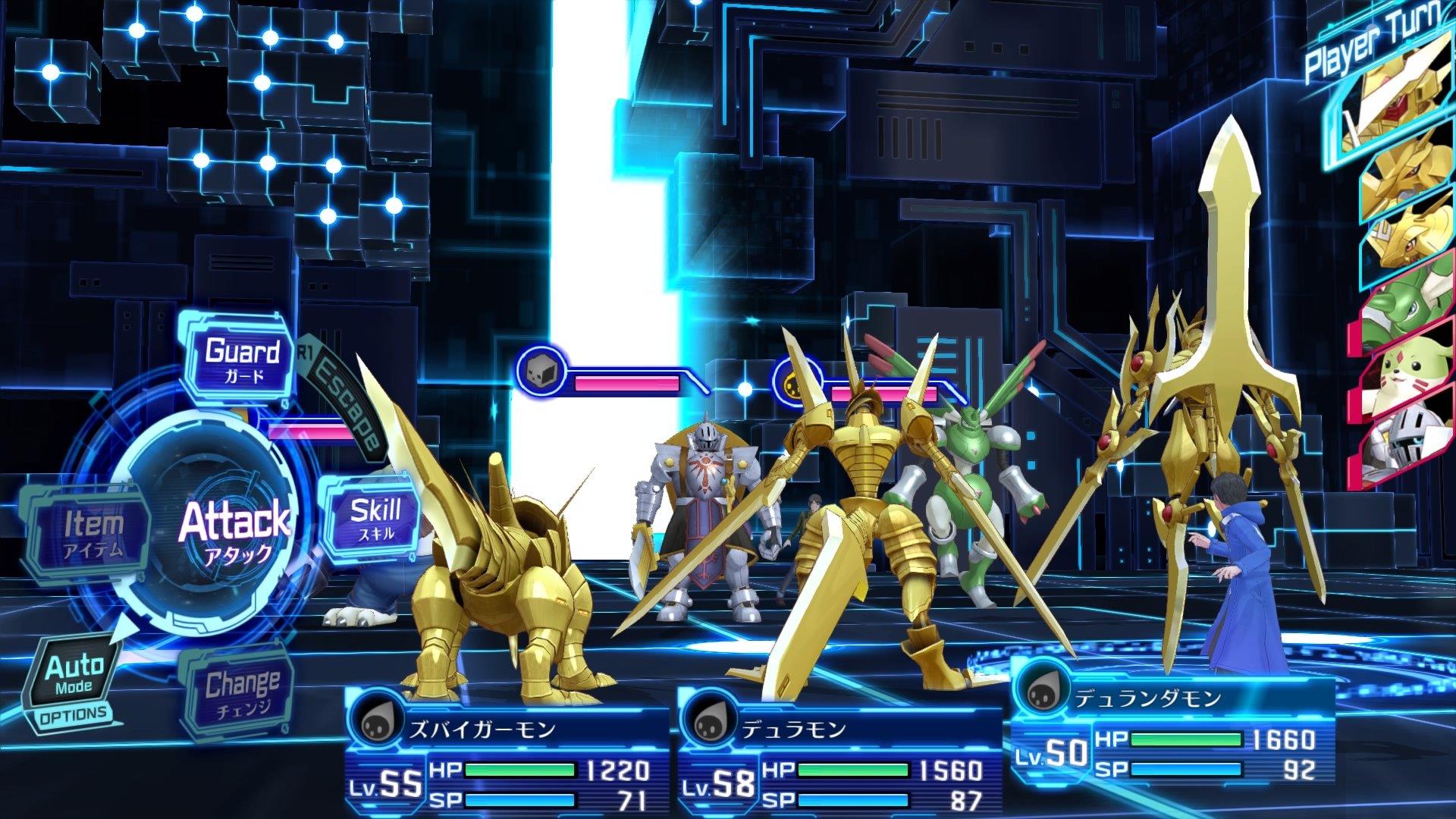Open the Item menu
Image resolution: width=1456 pixels, height=819 pixels.
coord(93,532)
